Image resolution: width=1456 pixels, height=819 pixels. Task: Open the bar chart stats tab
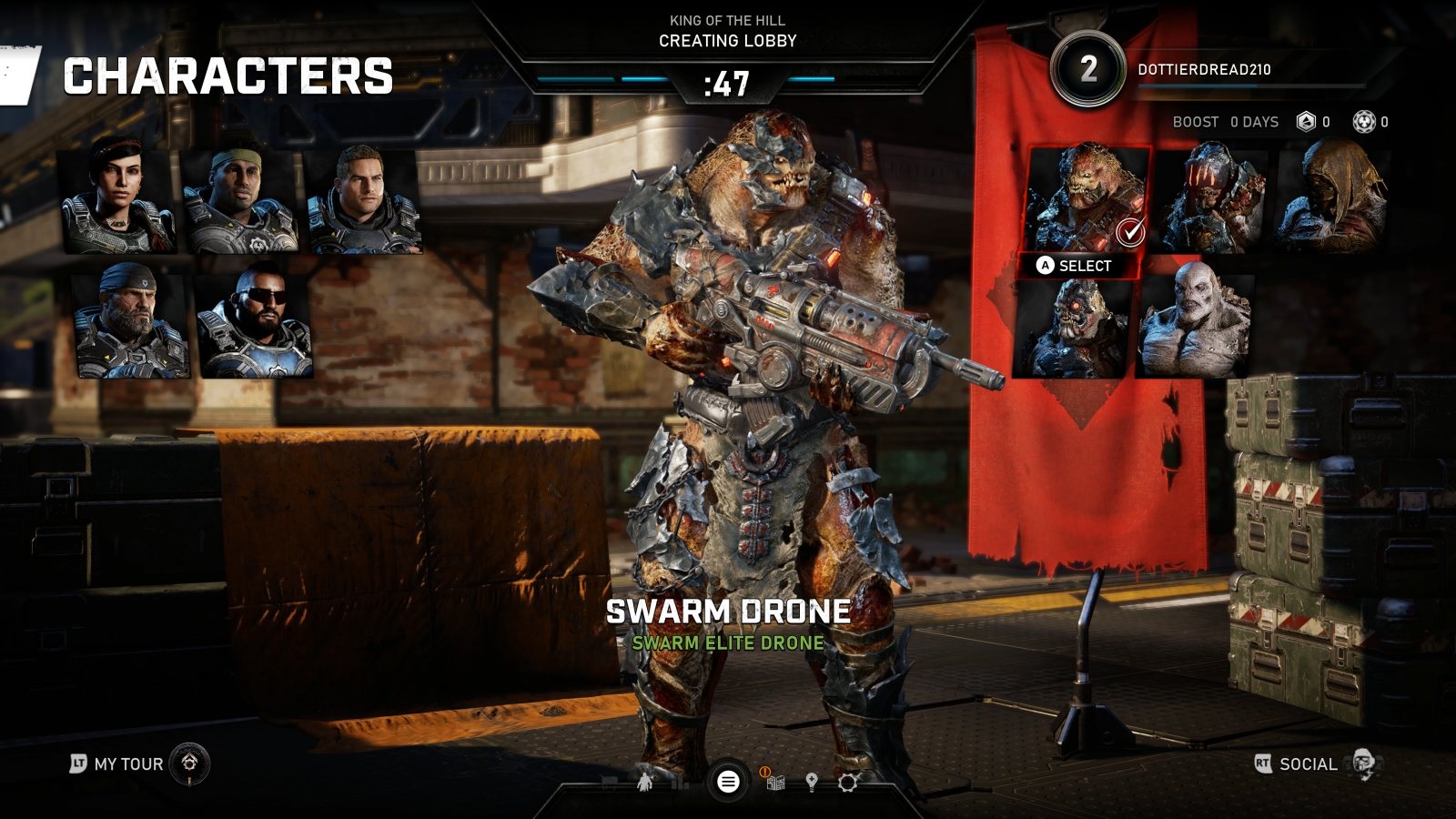coord(678,783)
